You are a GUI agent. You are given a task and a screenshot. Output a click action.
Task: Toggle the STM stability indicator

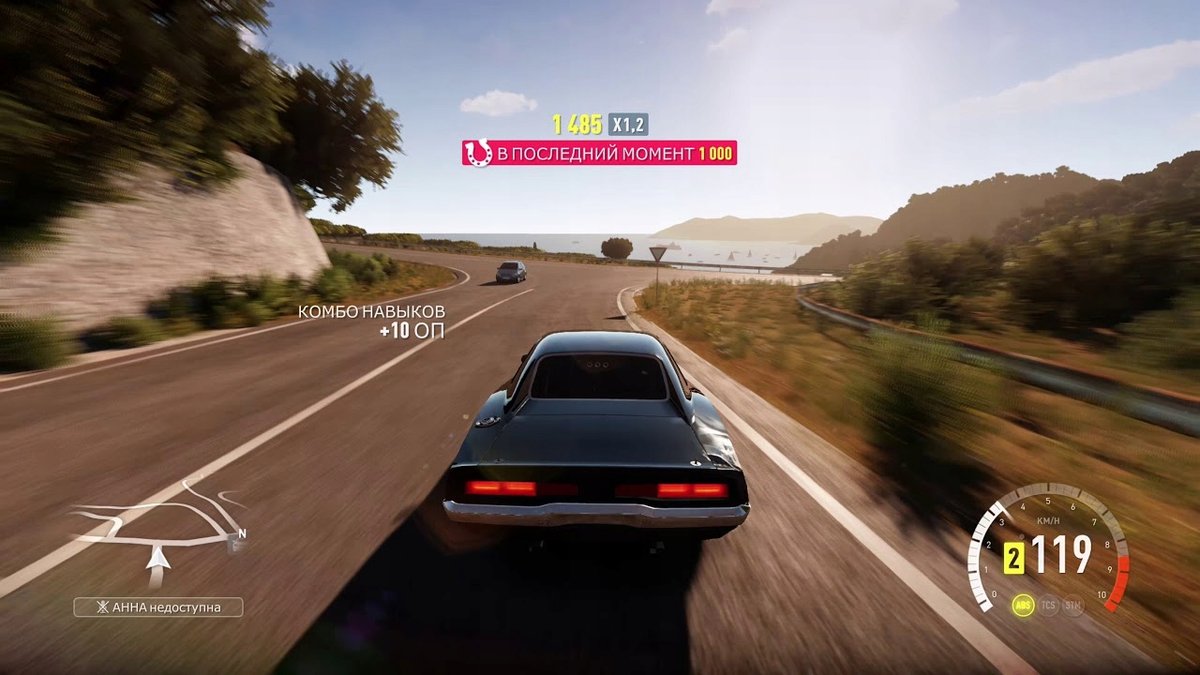click(x=1073, y=606)
